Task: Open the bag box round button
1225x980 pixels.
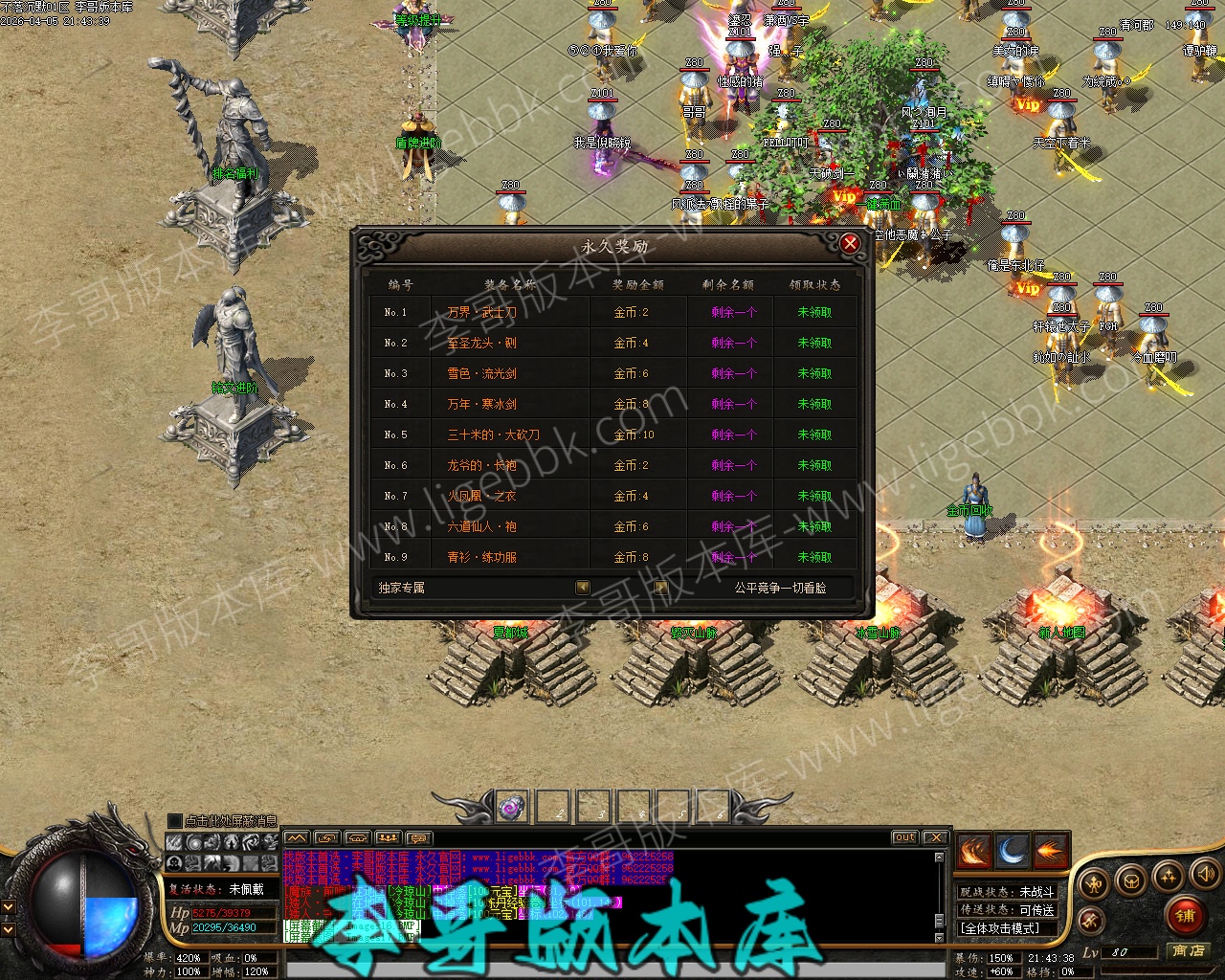Action: coord(1131,880)
